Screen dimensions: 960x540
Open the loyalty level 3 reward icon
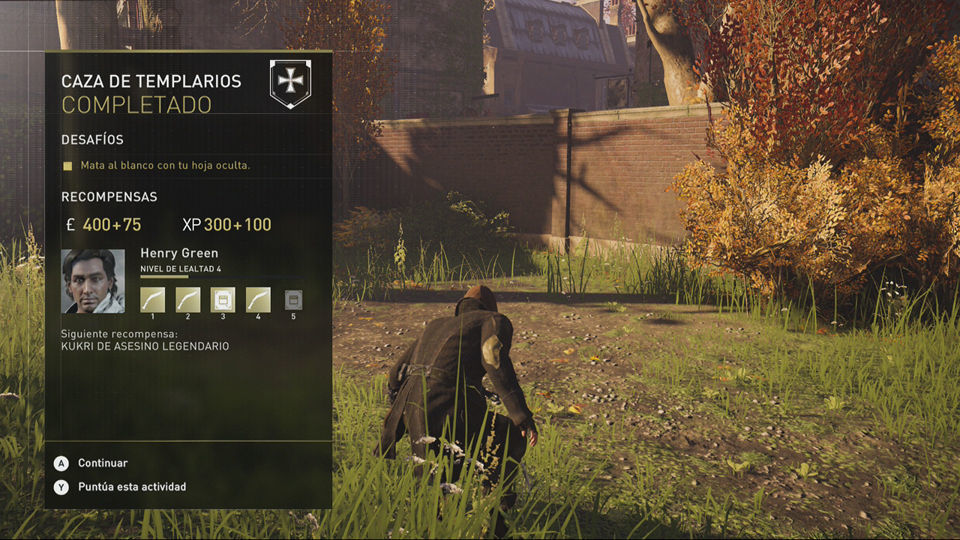pos(223,299)
